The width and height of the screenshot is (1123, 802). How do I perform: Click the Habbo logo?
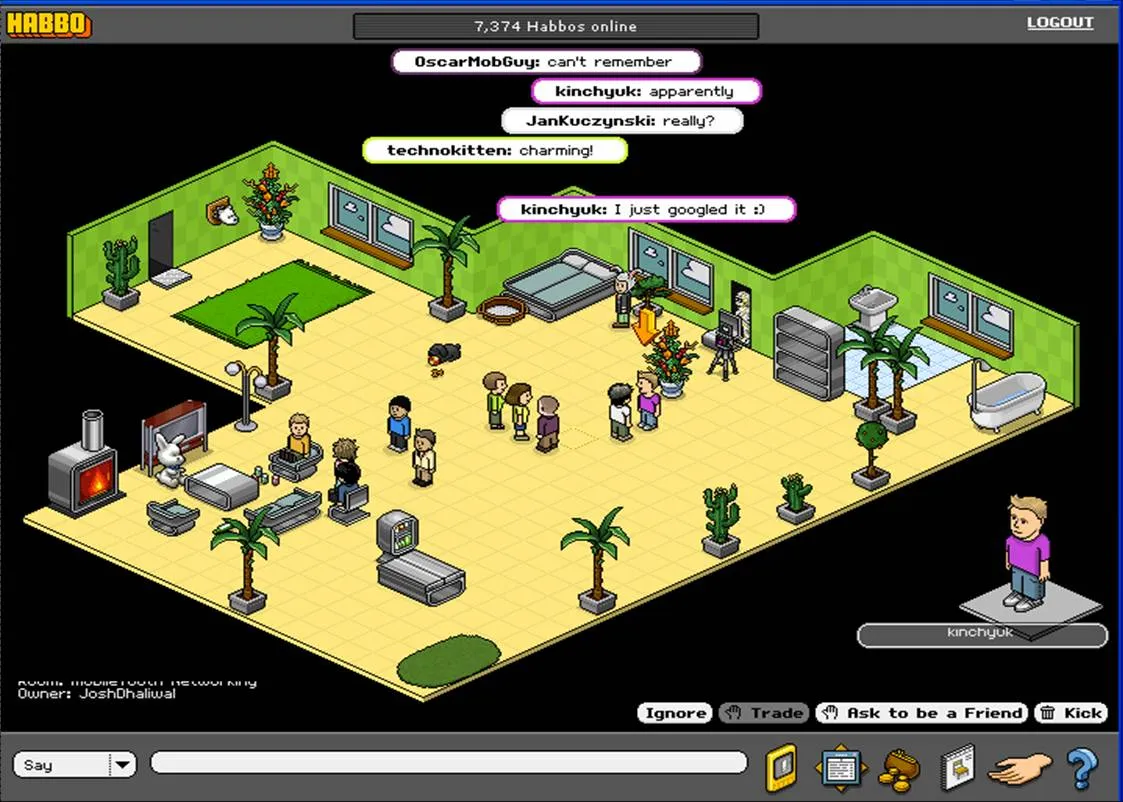tap(49, 25)
